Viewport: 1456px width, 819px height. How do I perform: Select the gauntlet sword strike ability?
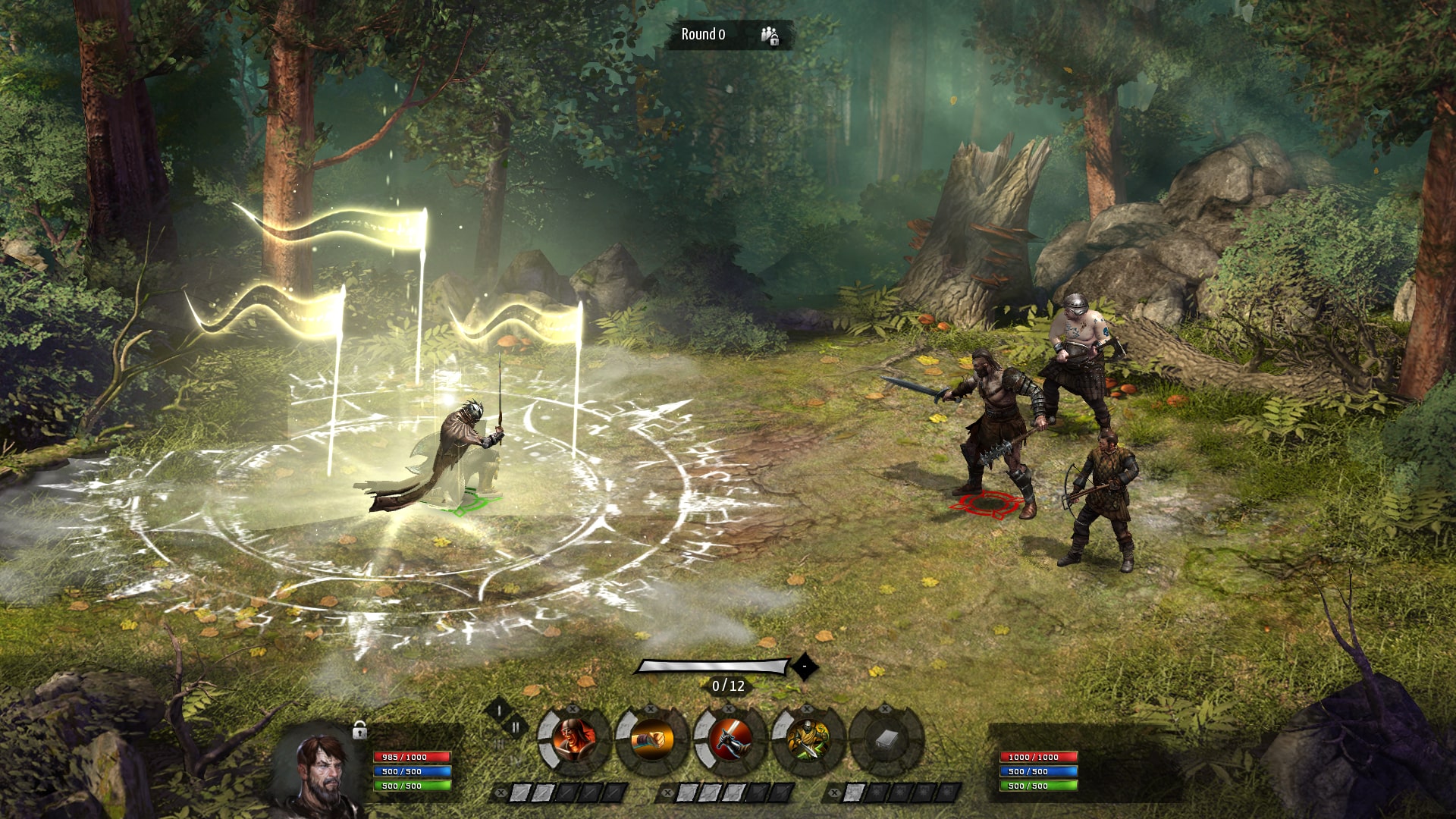[730, 739]
